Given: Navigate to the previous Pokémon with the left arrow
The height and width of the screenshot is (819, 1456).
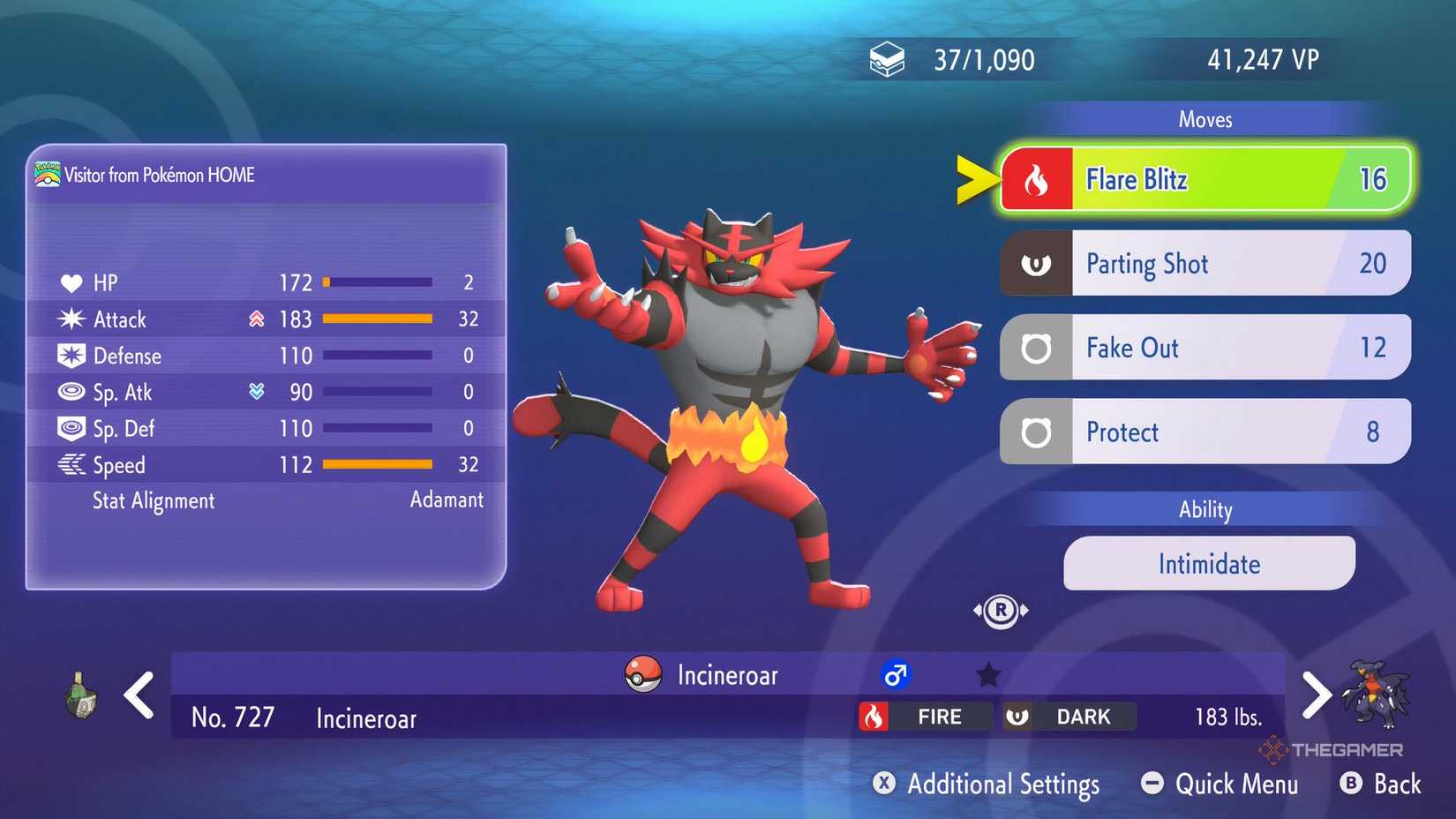Looking at the screenshot, I should (x=139, y=696).
